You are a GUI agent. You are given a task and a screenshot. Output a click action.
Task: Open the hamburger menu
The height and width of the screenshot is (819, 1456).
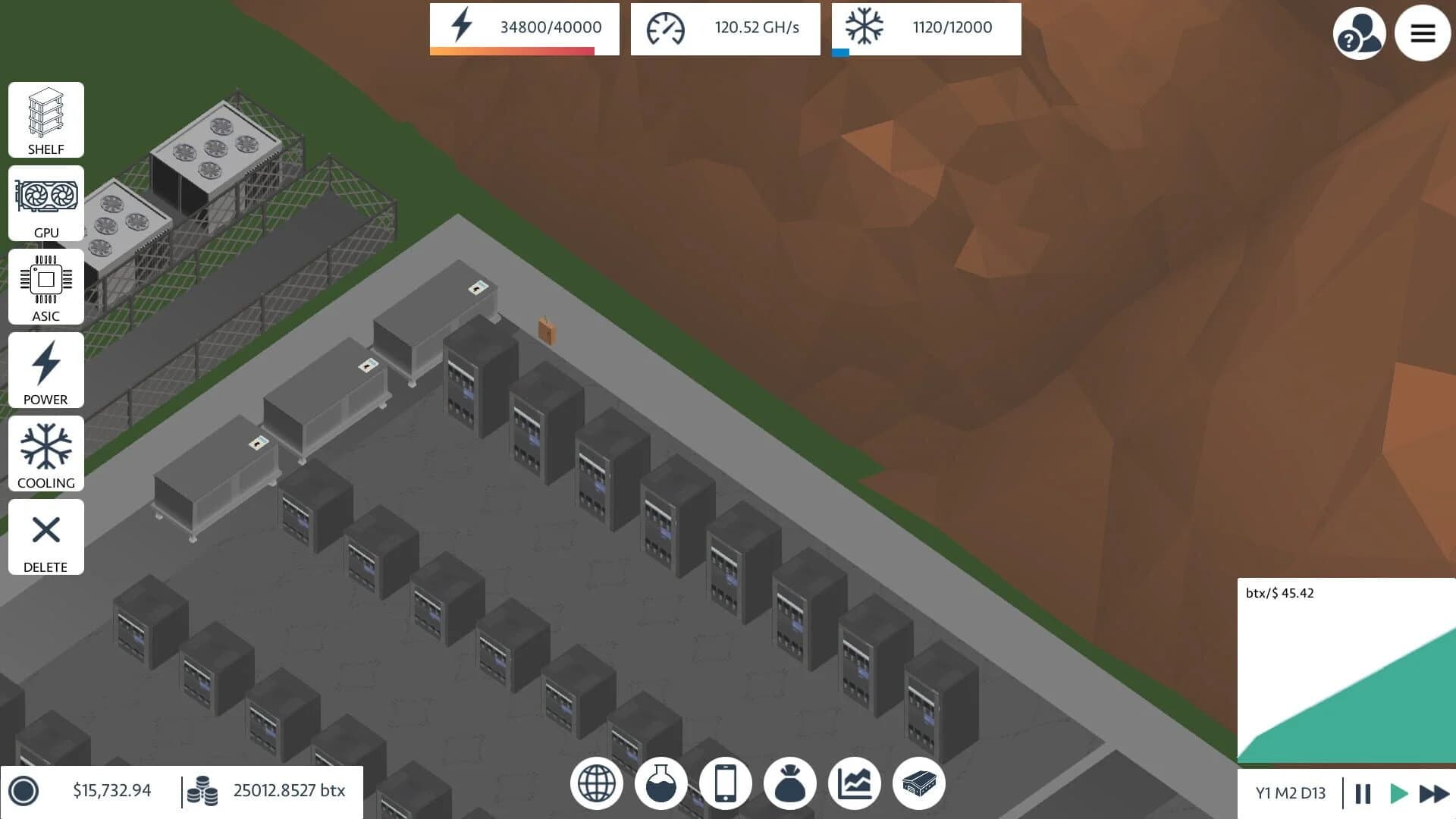click(x=1423, y=33)
